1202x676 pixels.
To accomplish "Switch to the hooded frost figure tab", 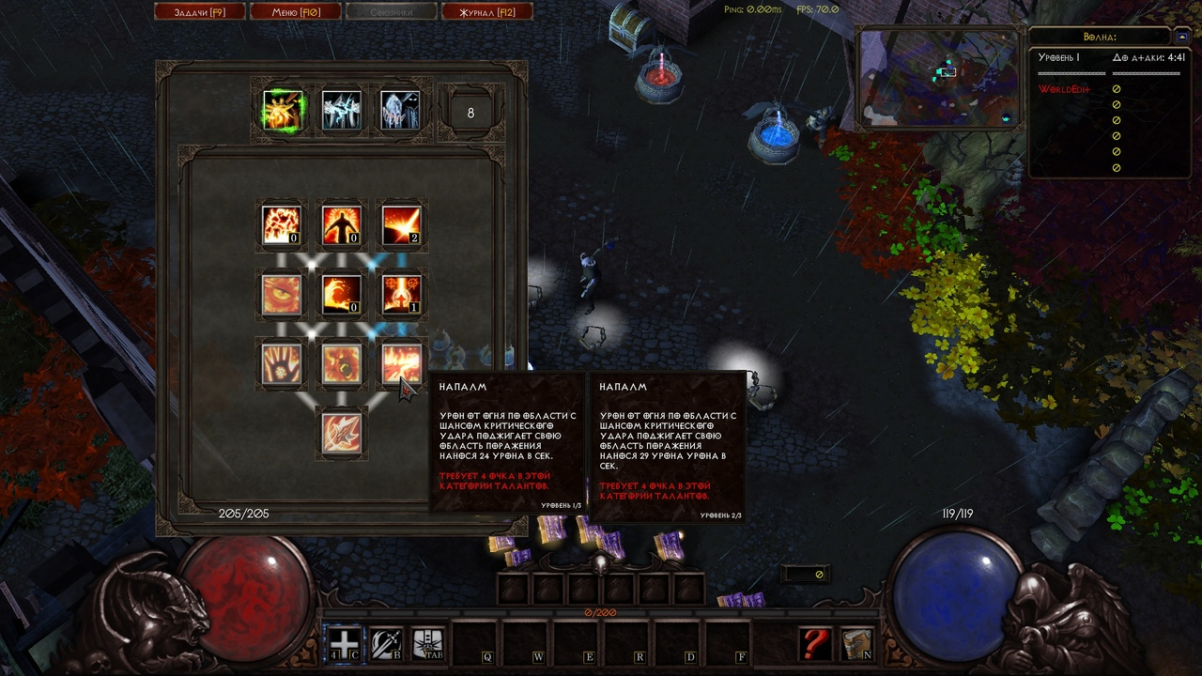I will [400, 111].
